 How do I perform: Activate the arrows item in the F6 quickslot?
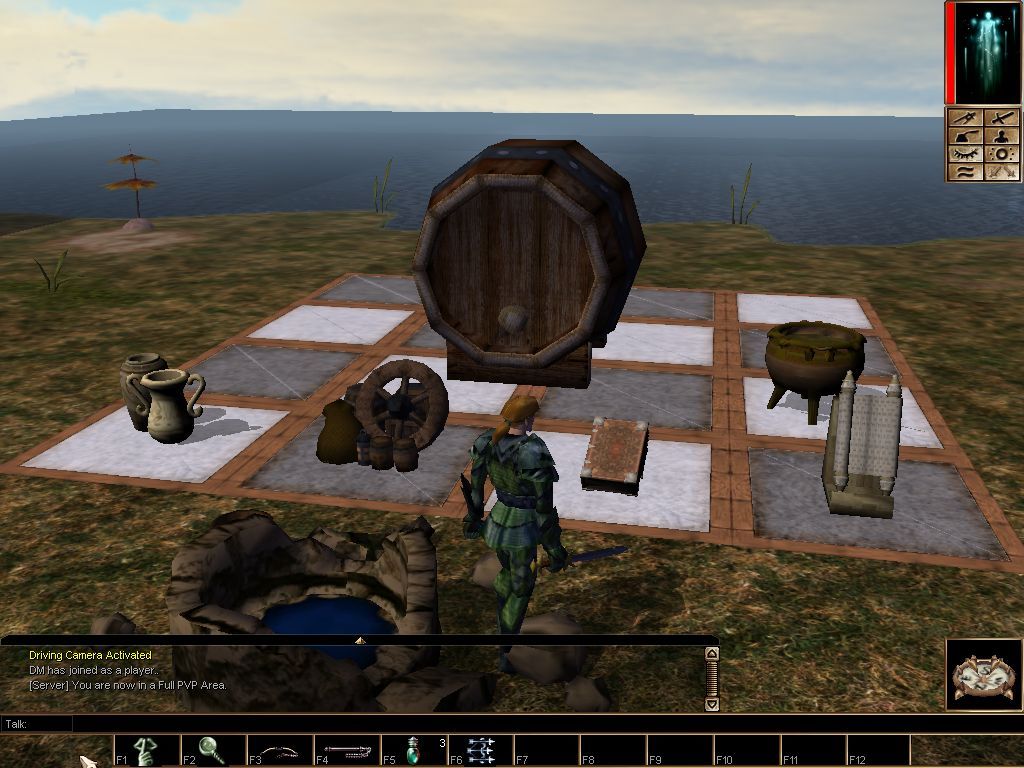481,750
